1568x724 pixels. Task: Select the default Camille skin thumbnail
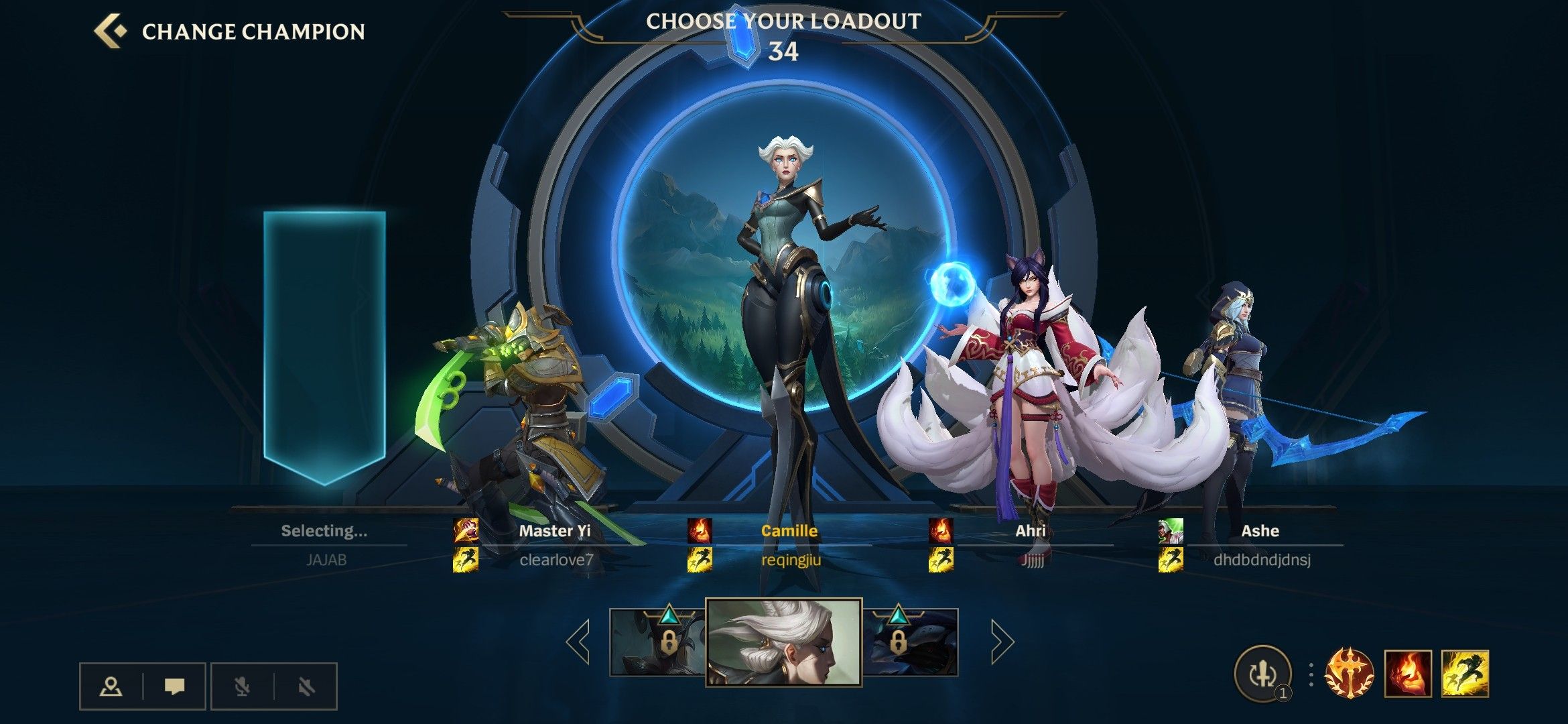coord(783,642)
